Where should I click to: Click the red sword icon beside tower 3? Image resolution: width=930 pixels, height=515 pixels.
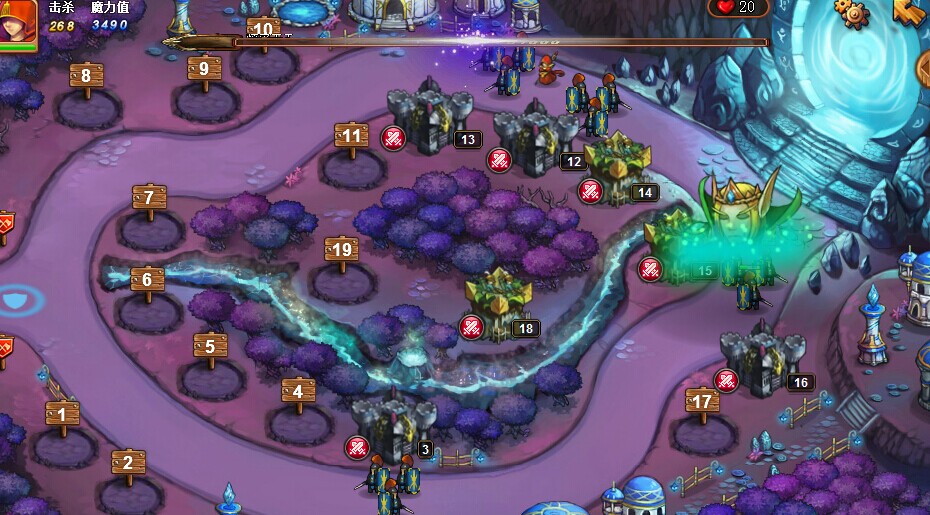tap(357, 447)
